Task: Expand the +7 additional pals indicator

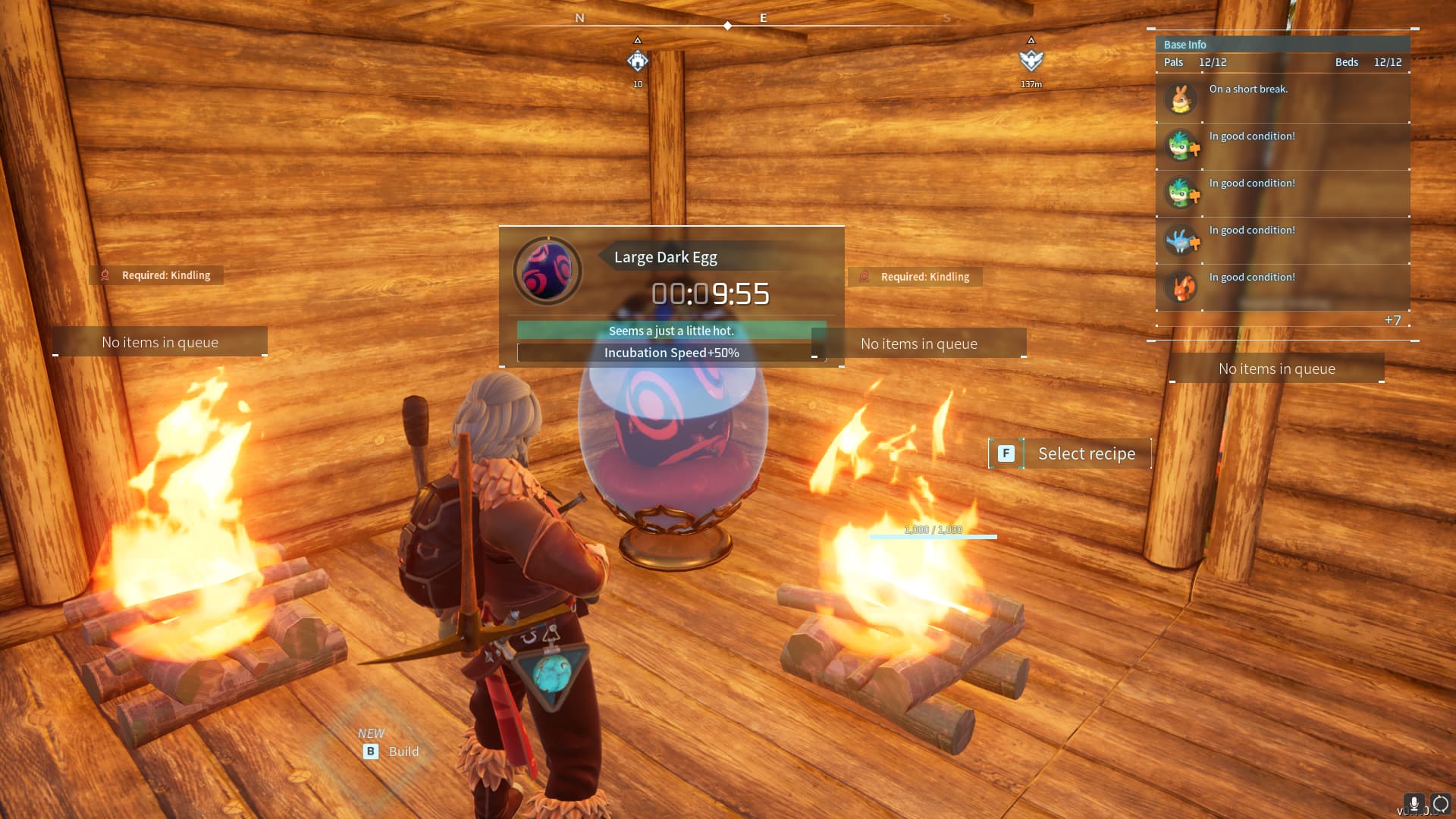Action: 1392,320
